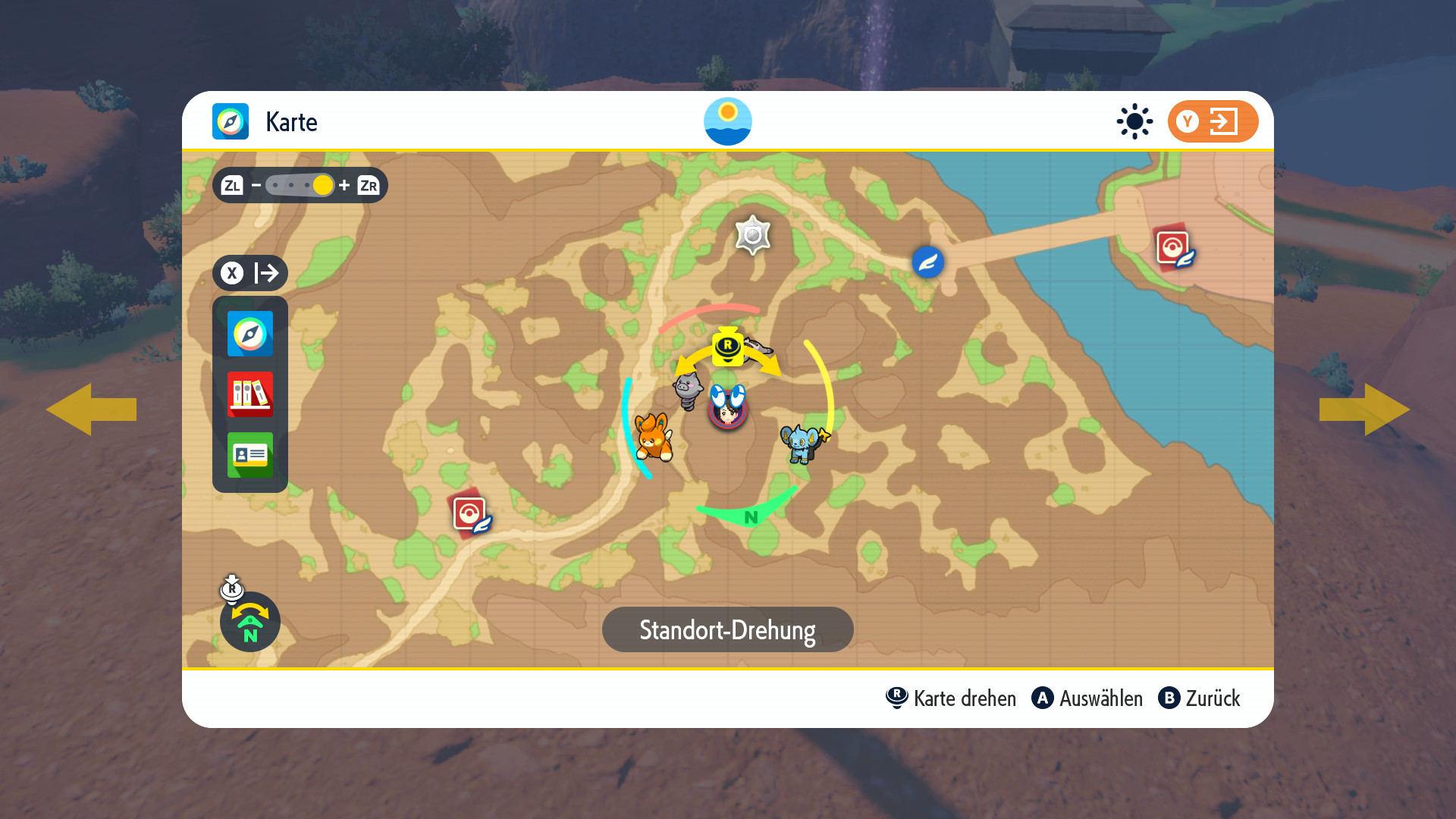
Task: Select the Pawmi icon on the map
Action: 653,438
